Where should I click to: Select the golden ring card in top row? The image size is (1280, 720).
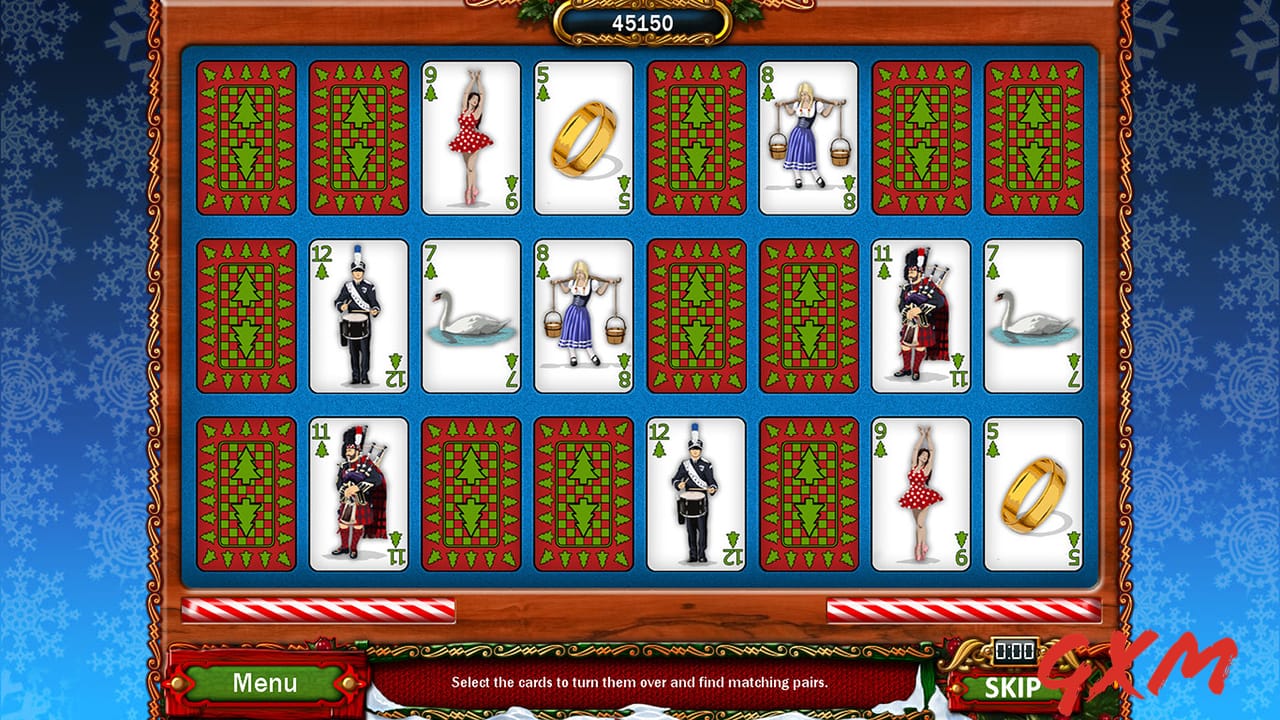(583, 138)
